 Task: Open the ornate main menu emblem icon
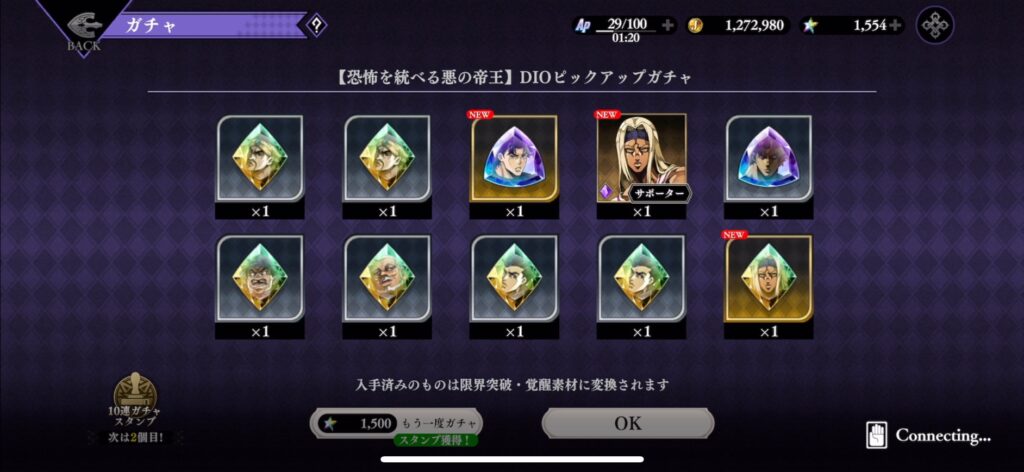(x=935, y=25)
